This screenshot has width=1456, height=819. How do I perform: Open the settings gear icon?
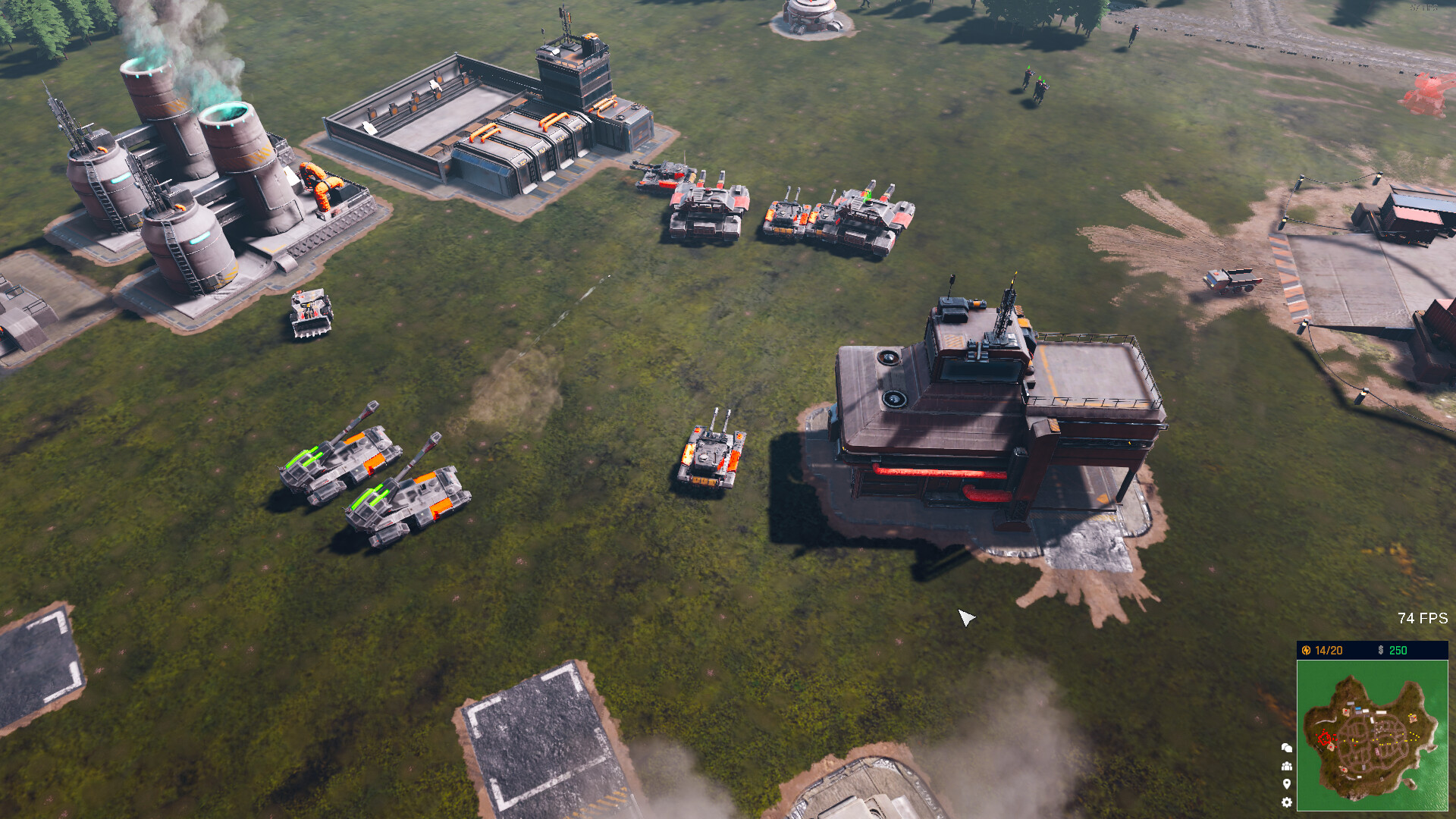point(1287,802)
